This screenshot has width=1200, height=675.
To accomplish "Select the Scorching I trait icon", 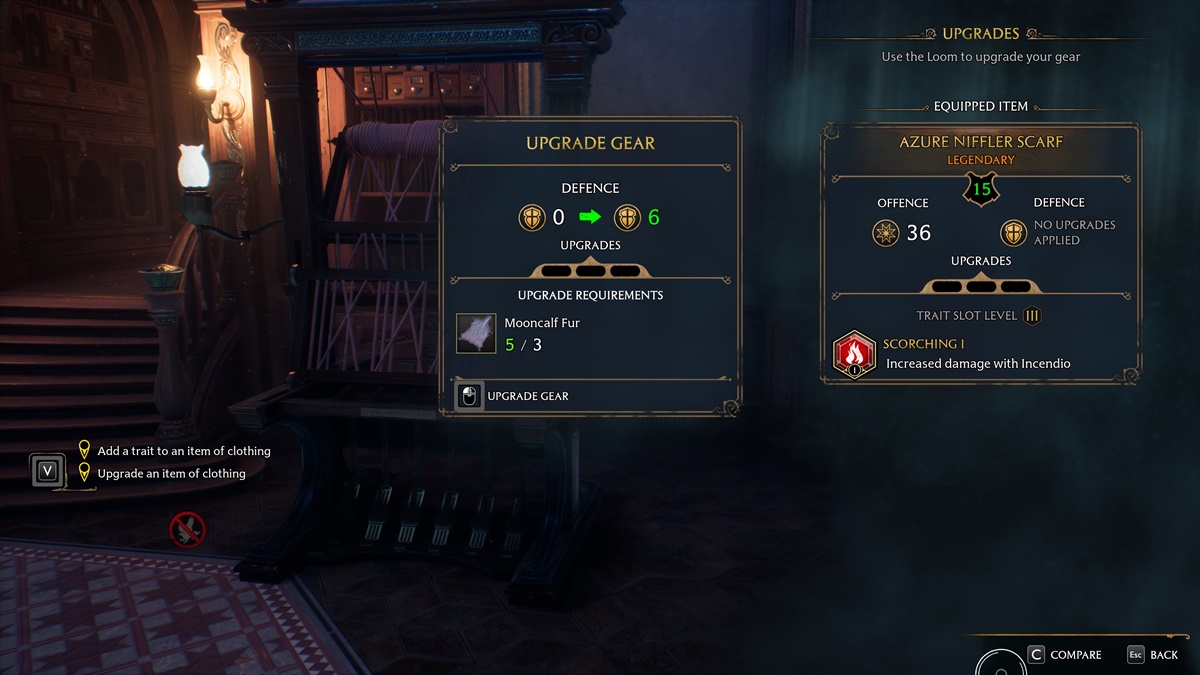I will tap(854, 355).
